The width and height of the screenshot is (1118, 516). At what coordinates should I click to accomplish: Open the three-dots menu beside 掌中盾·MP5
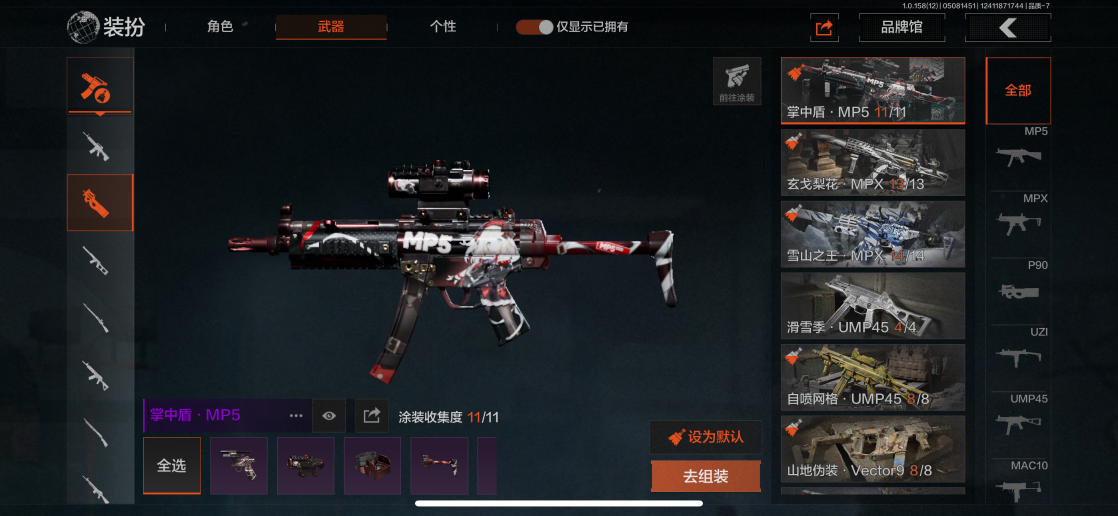coord(296,415)
